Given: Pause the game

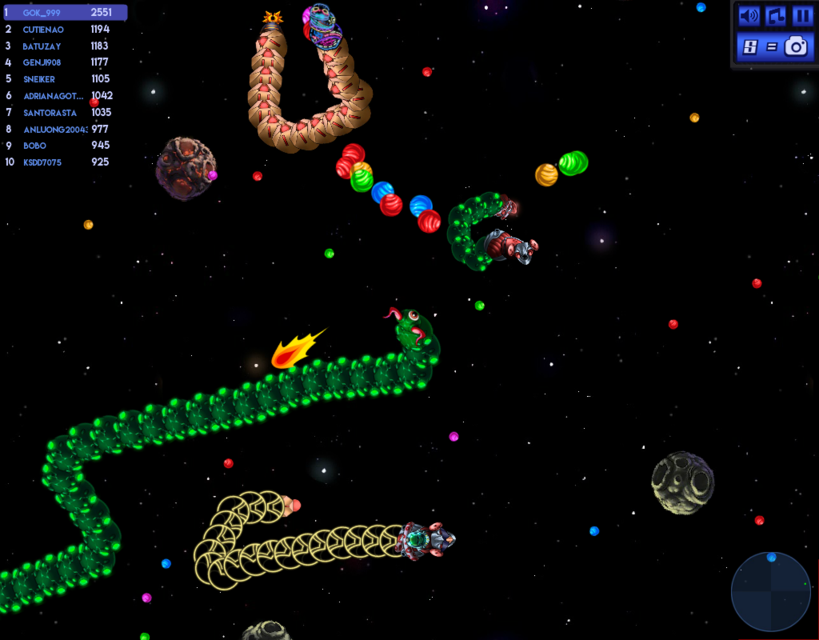Looking at the screenshot, I should pos(802,16).
